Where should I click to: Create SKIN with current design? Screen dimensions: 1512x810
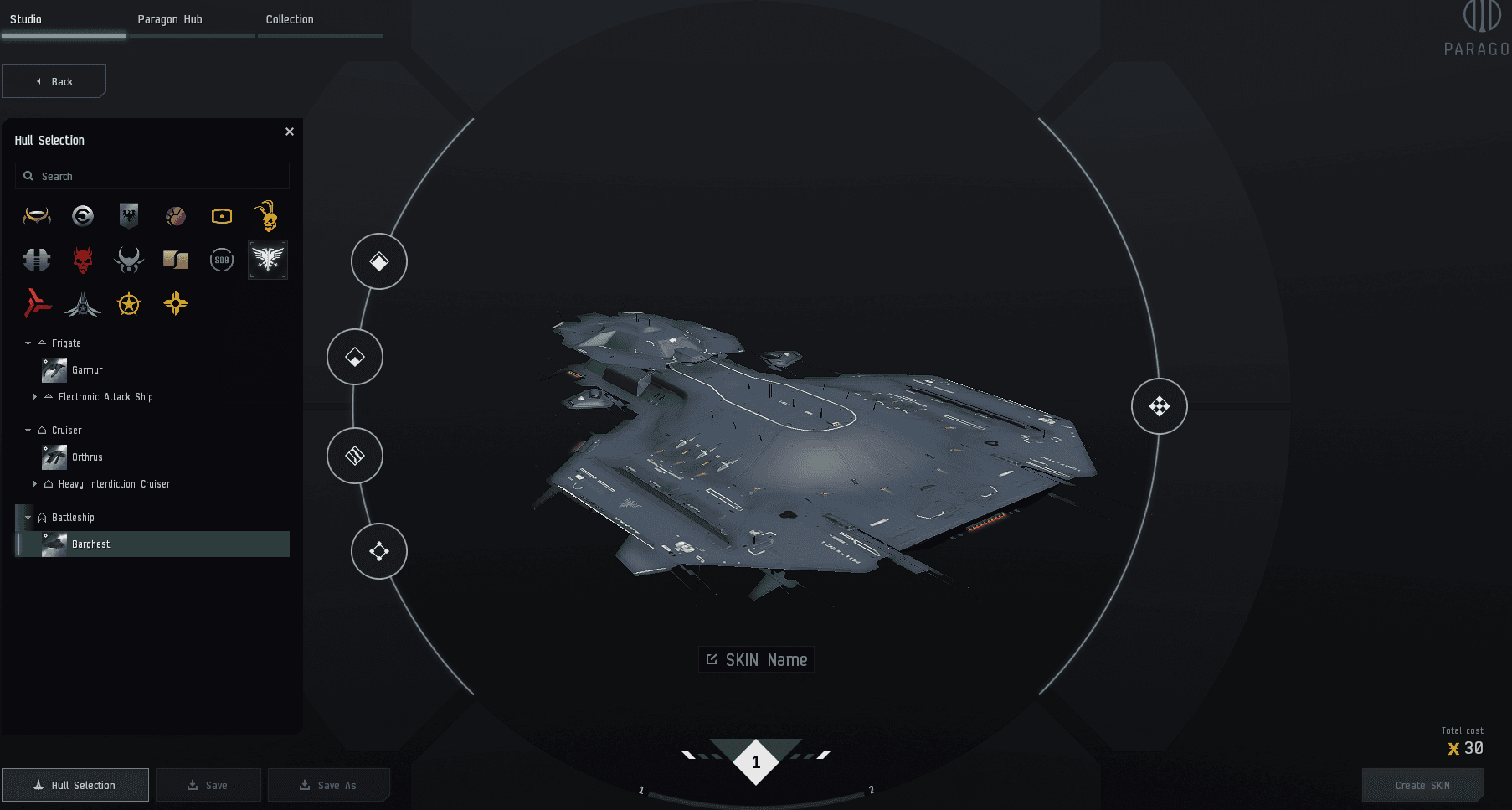pos(1422,785)
